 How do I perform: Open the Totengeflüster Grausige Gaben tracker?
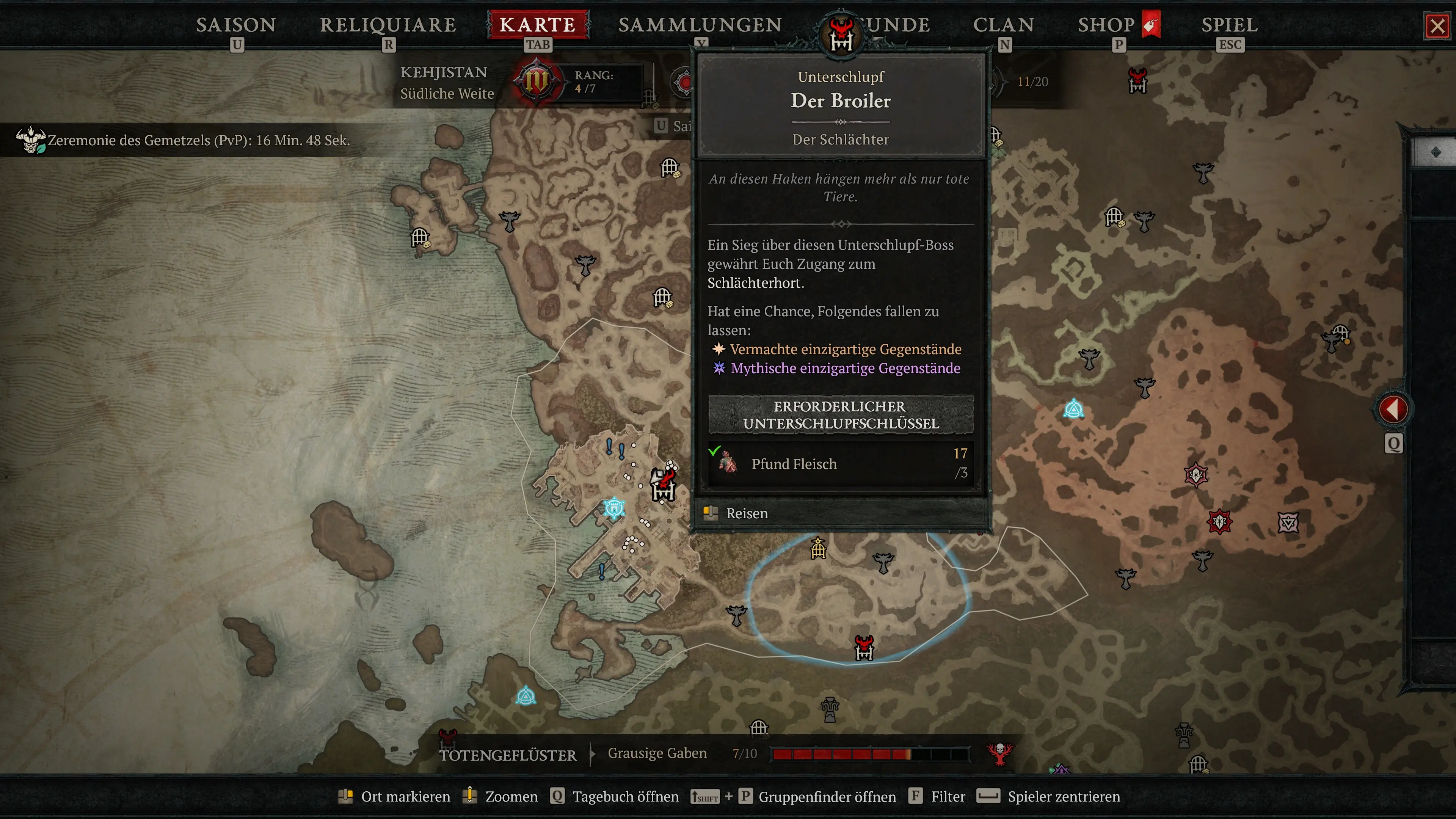pyautogui.click(x=657, y=753)
